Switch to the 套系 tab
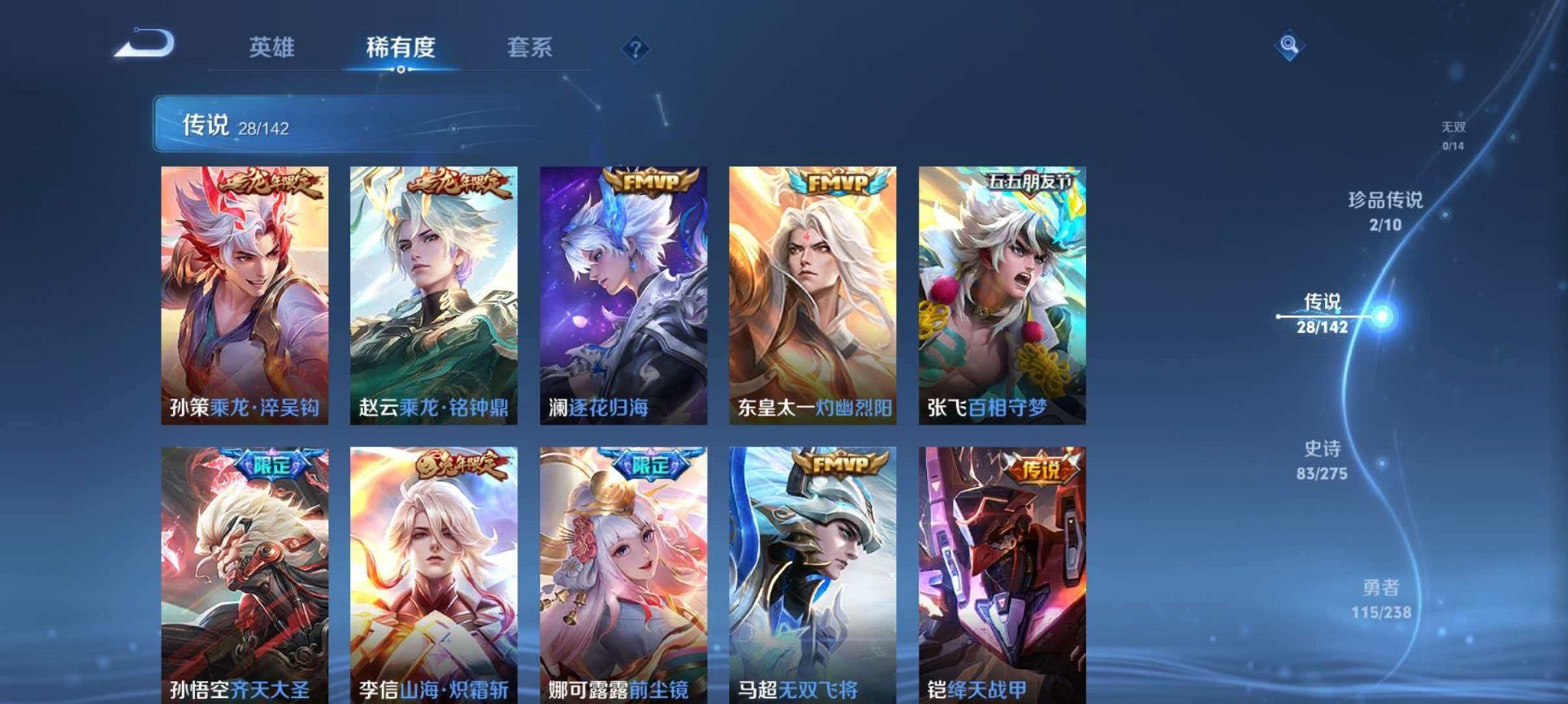 point(529,47)
